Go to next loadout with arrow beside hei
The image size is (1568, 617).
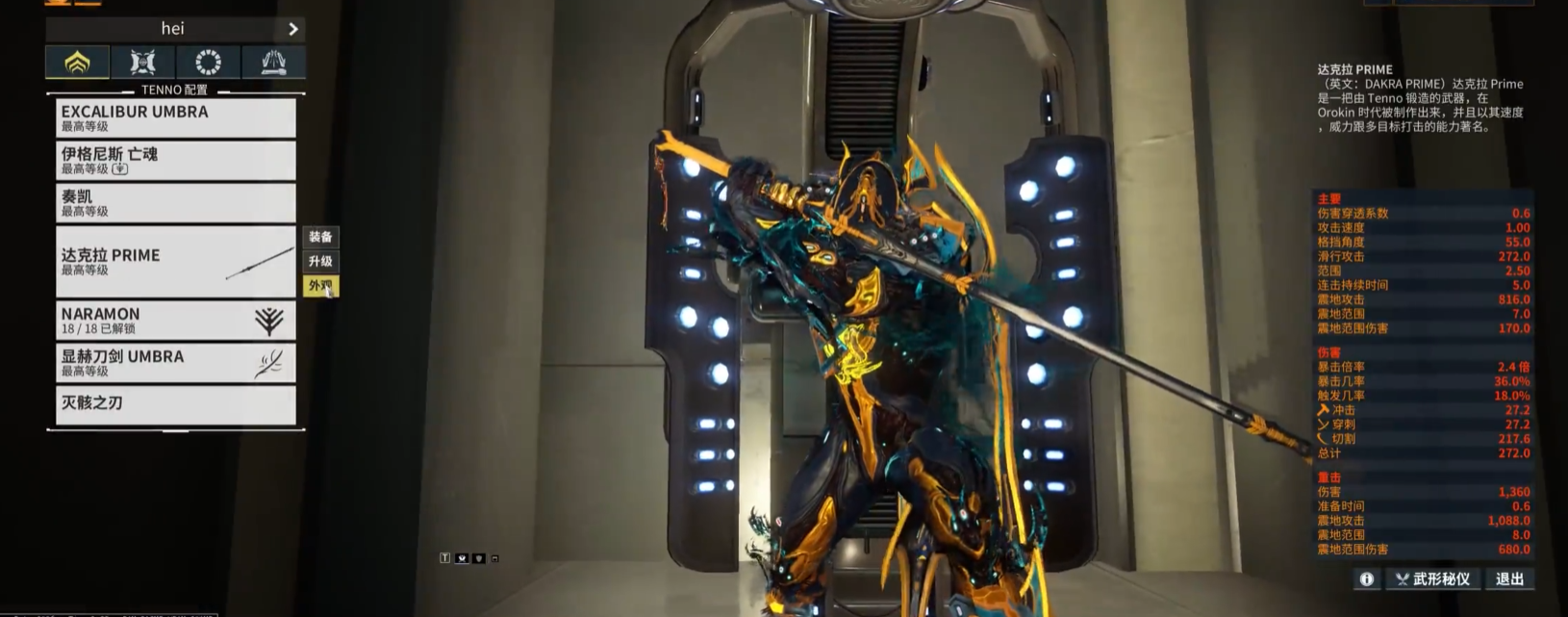point(293,29)
